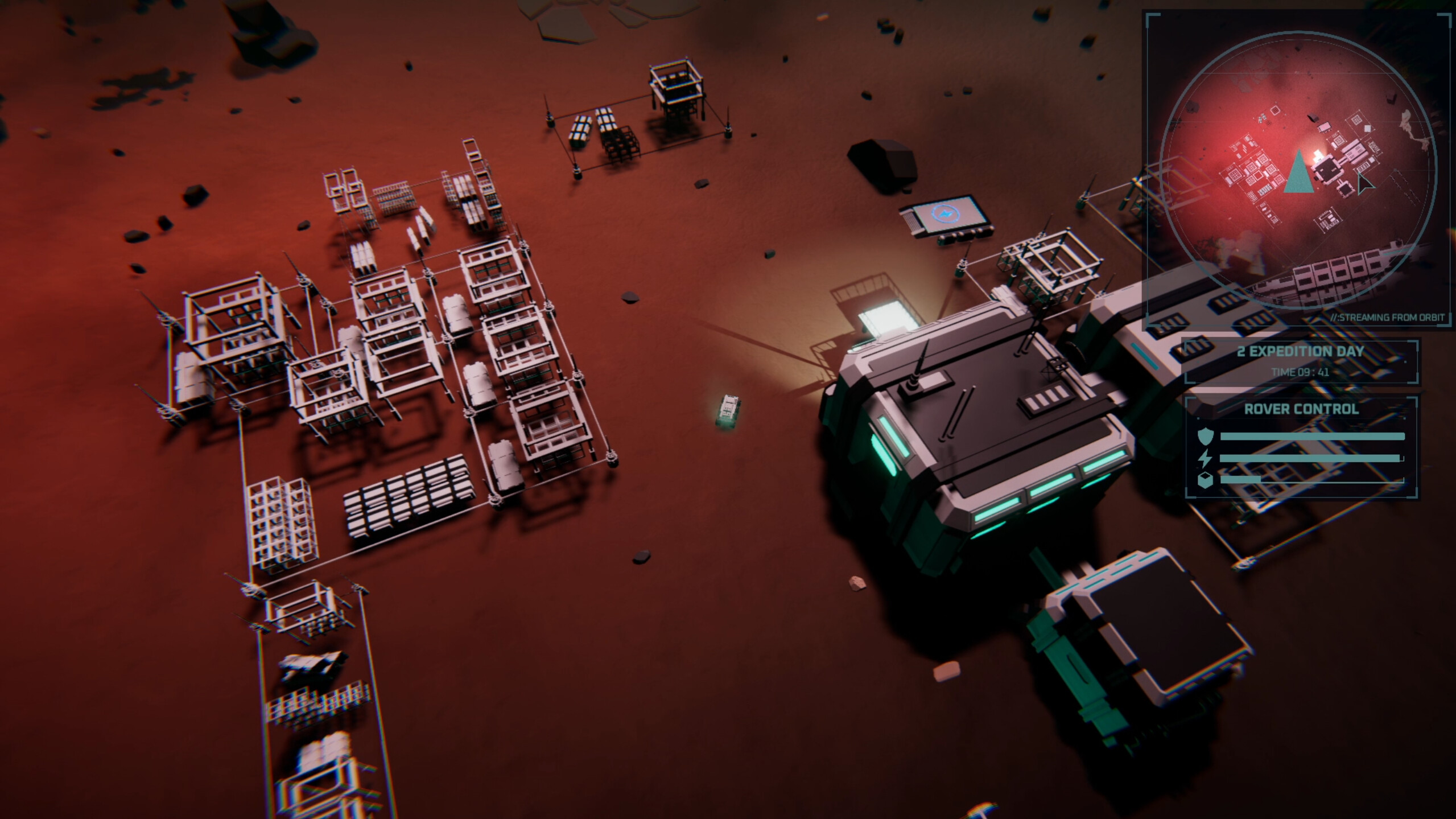Image resolution: width=1456 pixels, height=819 pixels.
Task: Toggle the minimap circular radar view
Action: pos(1299,165)
